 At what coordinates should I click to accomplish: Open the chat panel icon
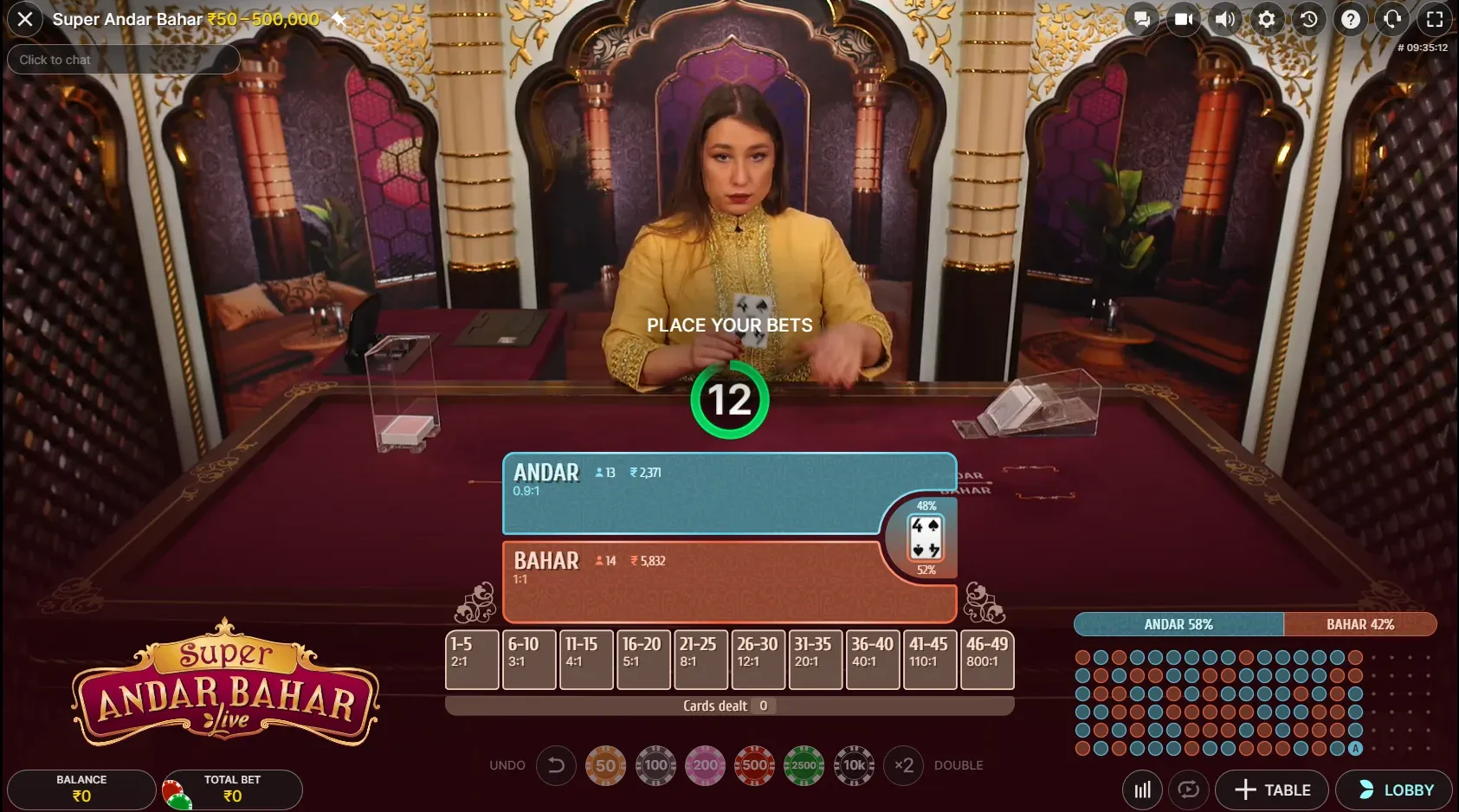pyautogui.click(x=1143, y=19)
